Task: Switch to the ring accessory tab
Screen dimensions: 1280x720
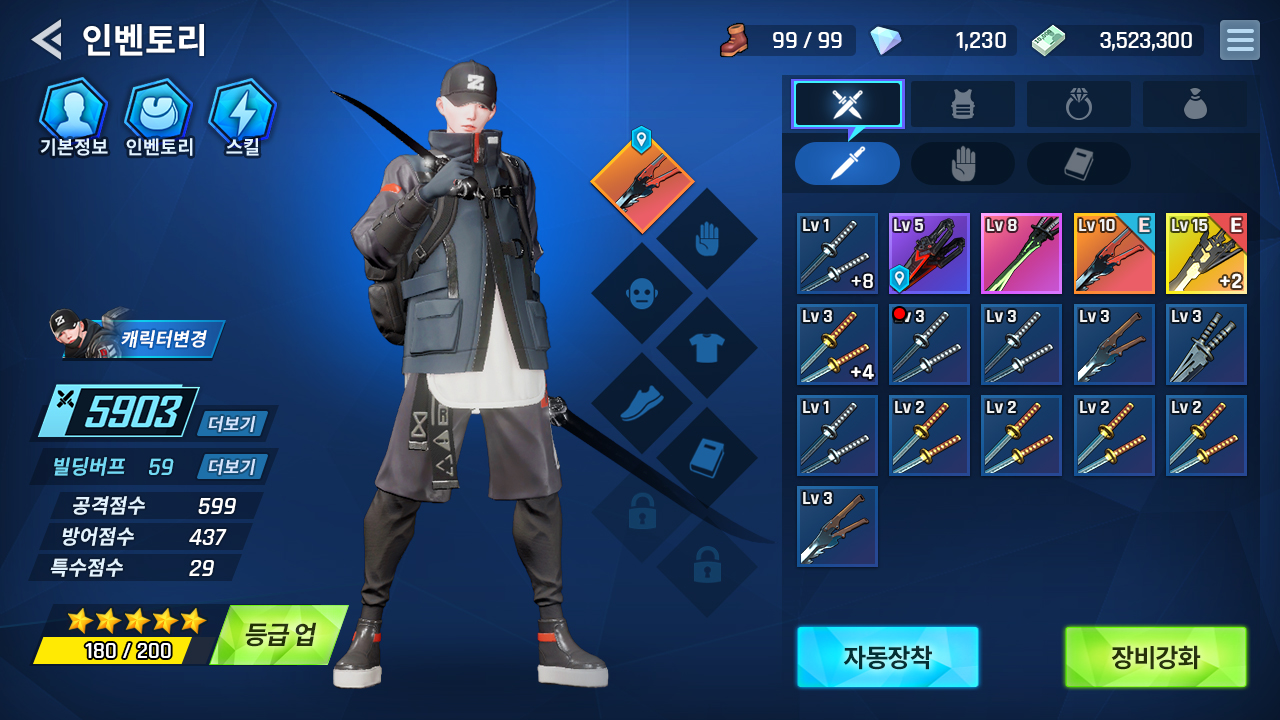Action: (x=1078, y=104)
